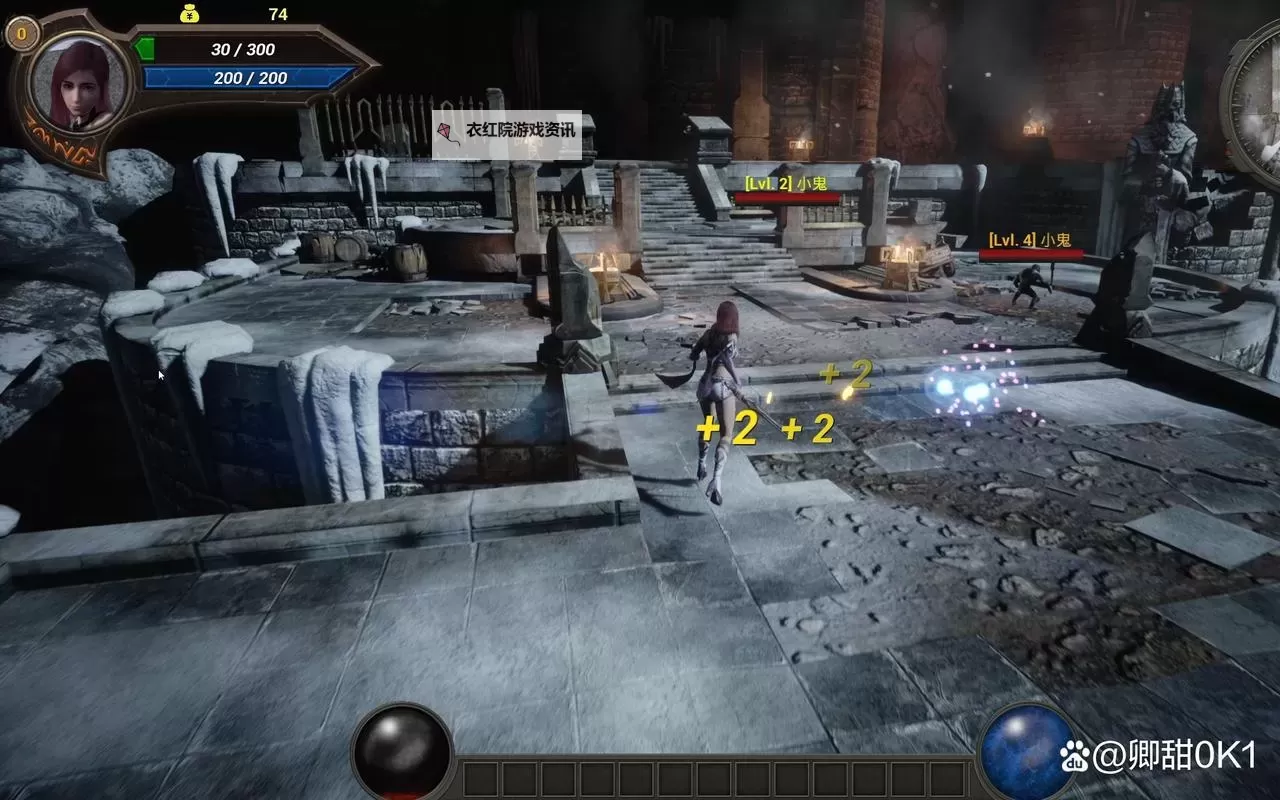Click the blue mana orb
This screenshot has width=1280, height=800.
(1027, 752)
